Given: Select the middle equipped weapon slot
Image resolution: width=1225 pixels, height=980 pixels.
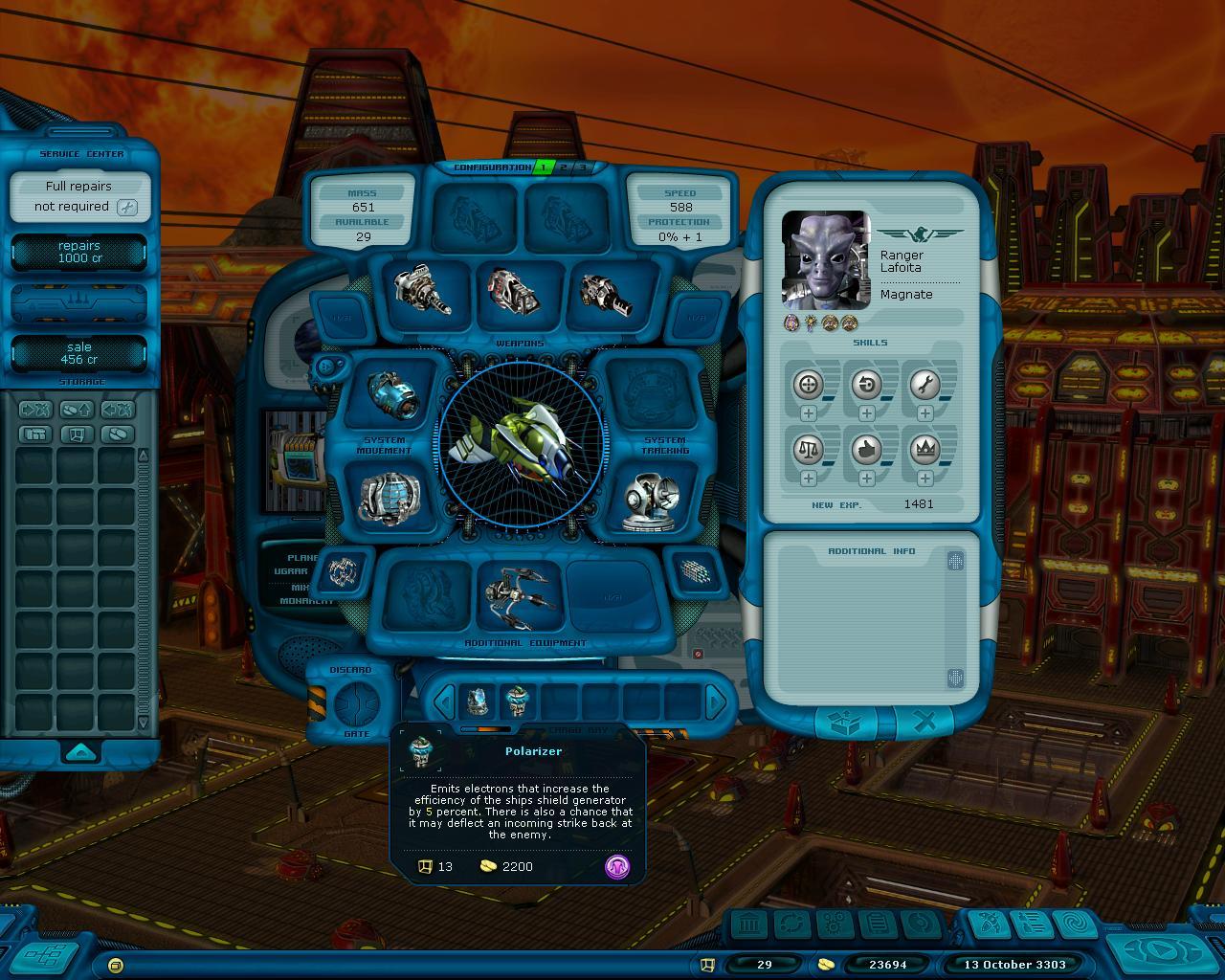Looking at the screenshot, I should tap(514, 290).
